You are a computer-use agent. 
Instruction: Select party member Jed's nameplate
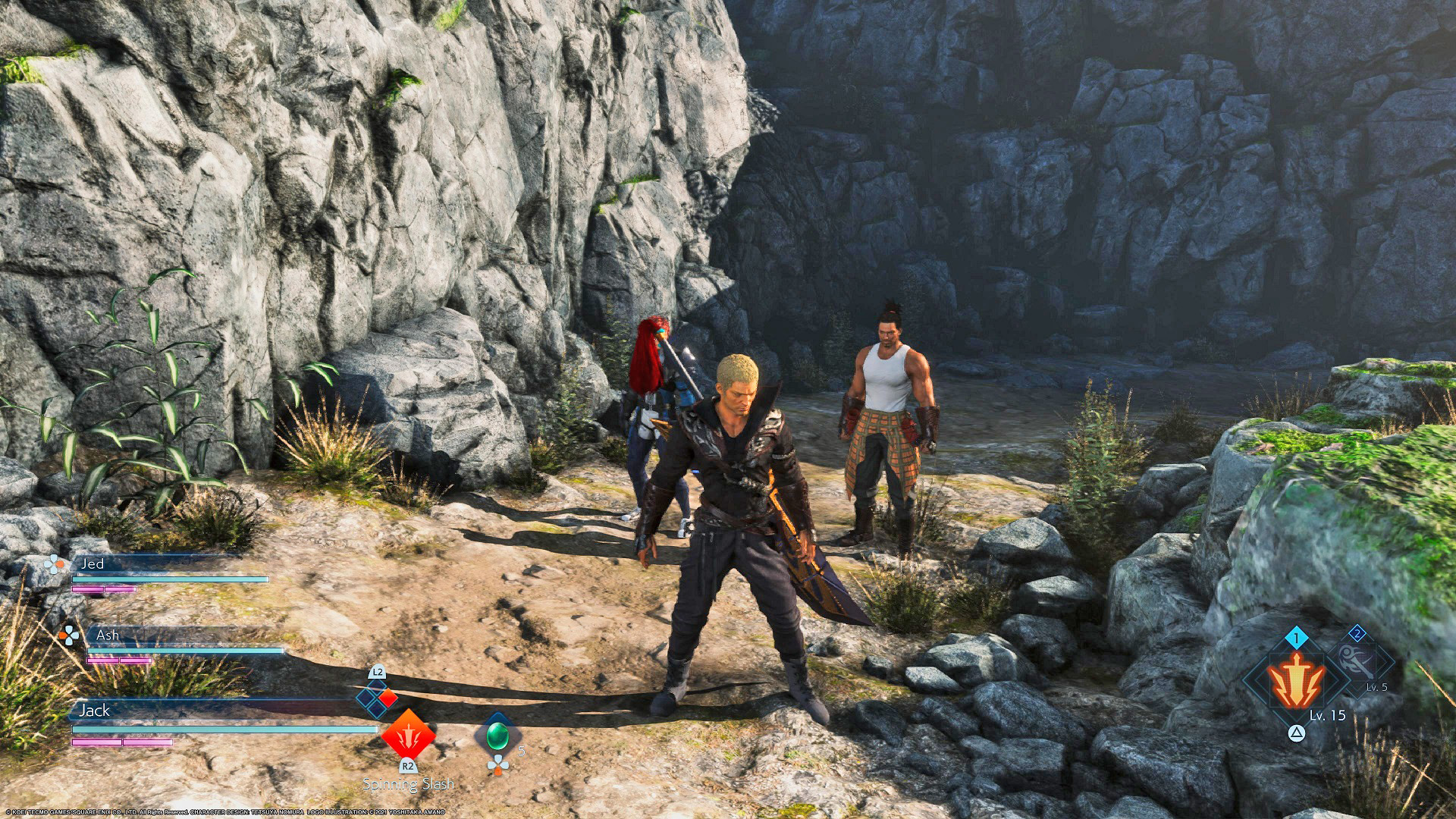[x=93, y=563]
